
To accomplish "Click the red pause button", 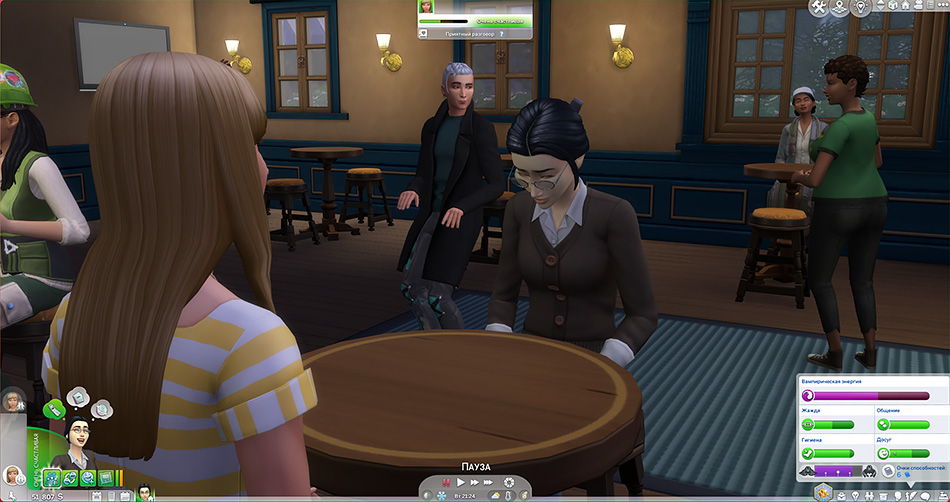I will 446,483.
